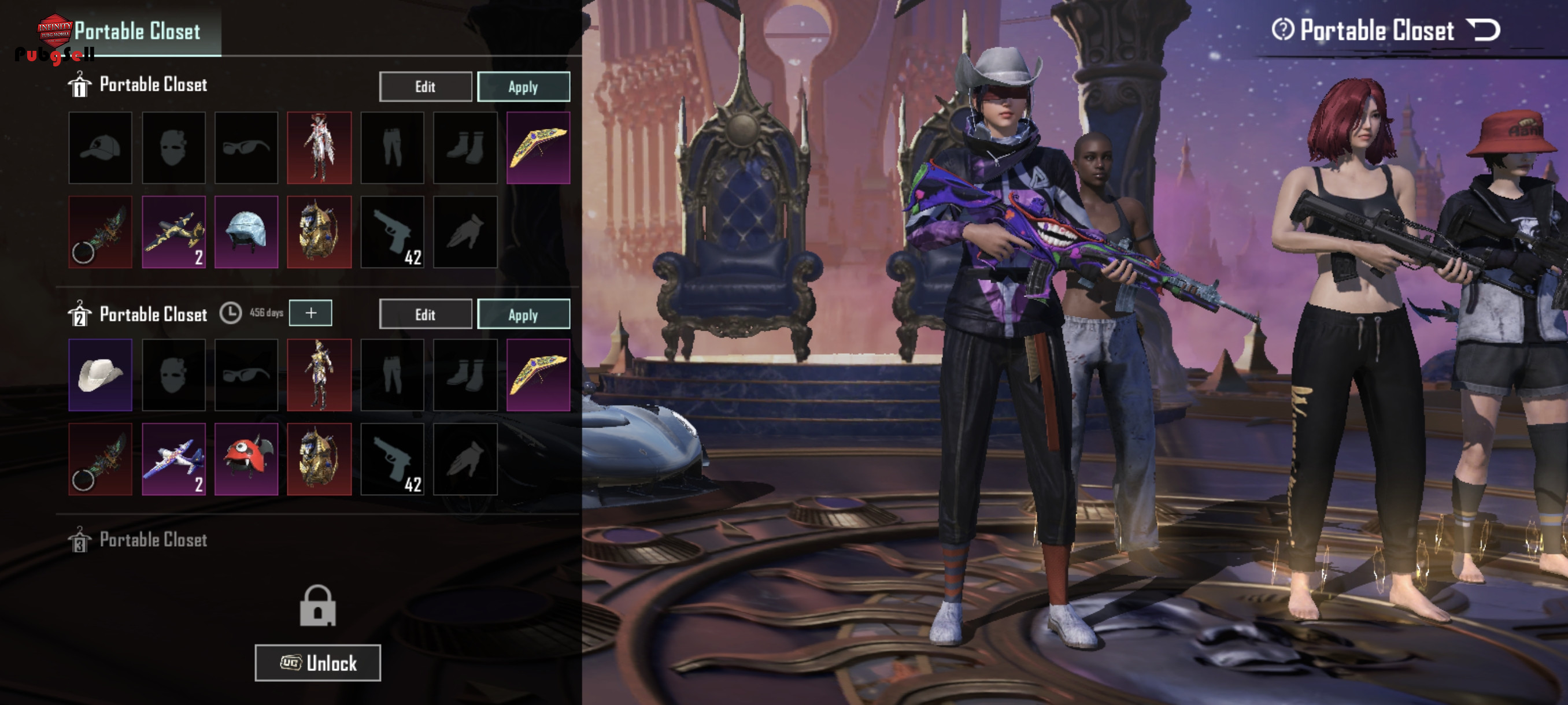This screenshot has width=1568, height=705.
Task: Select the golden armor outfit in closet 2
Action: 320,374
